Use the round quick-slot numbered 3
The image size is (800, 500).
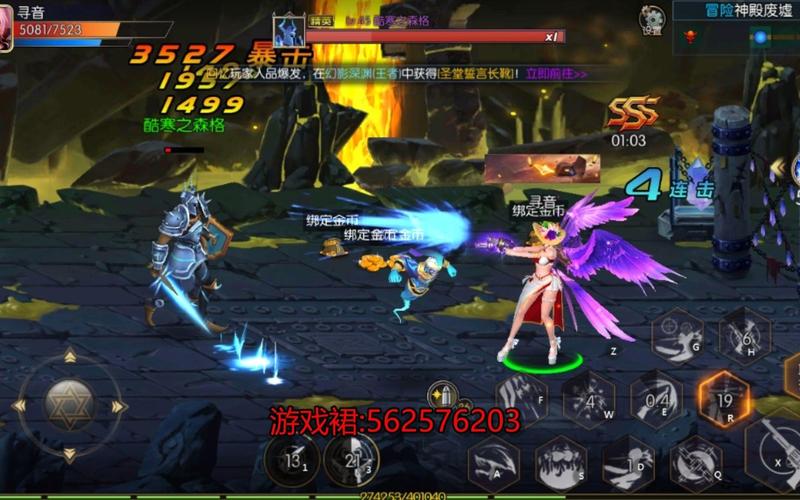click(x=351, y=460)
